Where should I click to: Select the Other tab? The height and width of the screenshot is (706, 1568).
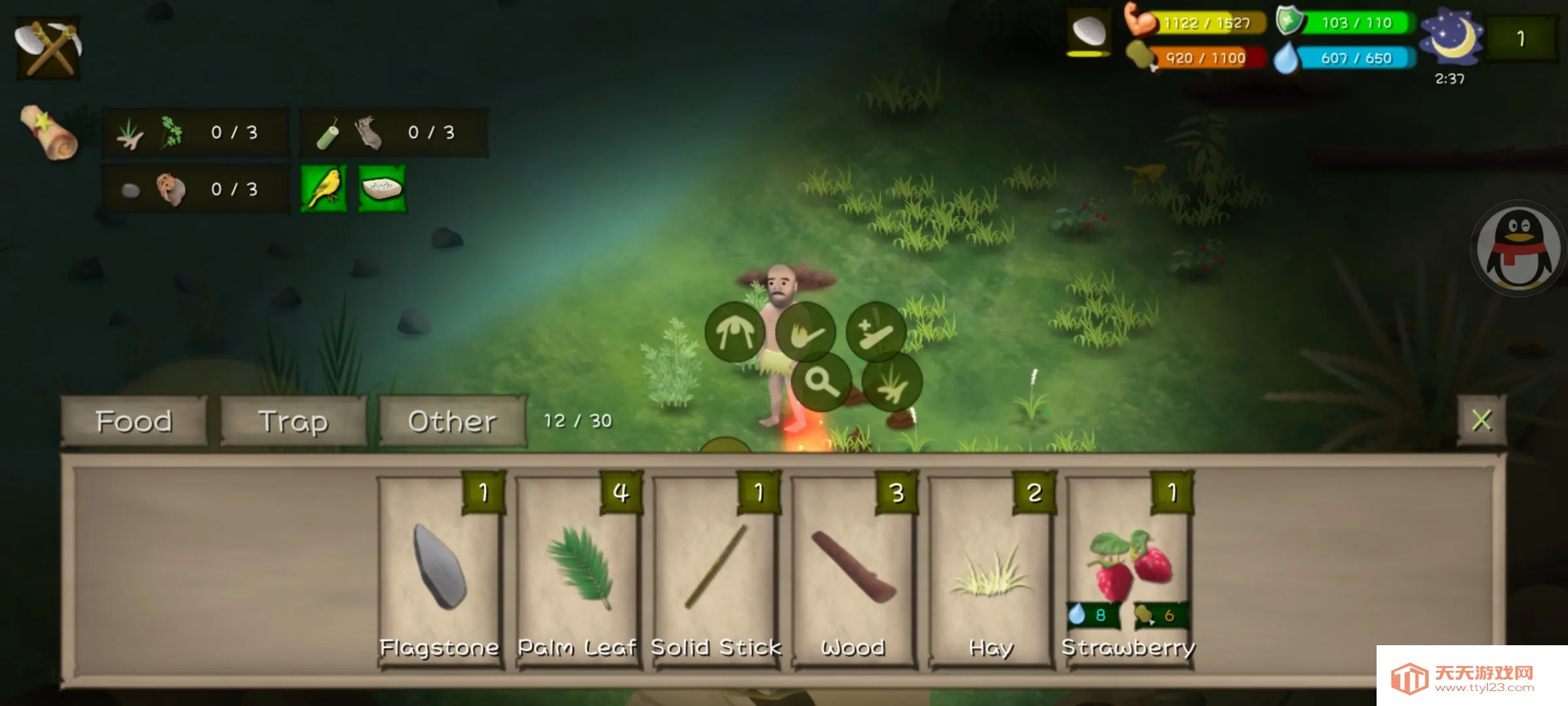[x=452, y=422]
